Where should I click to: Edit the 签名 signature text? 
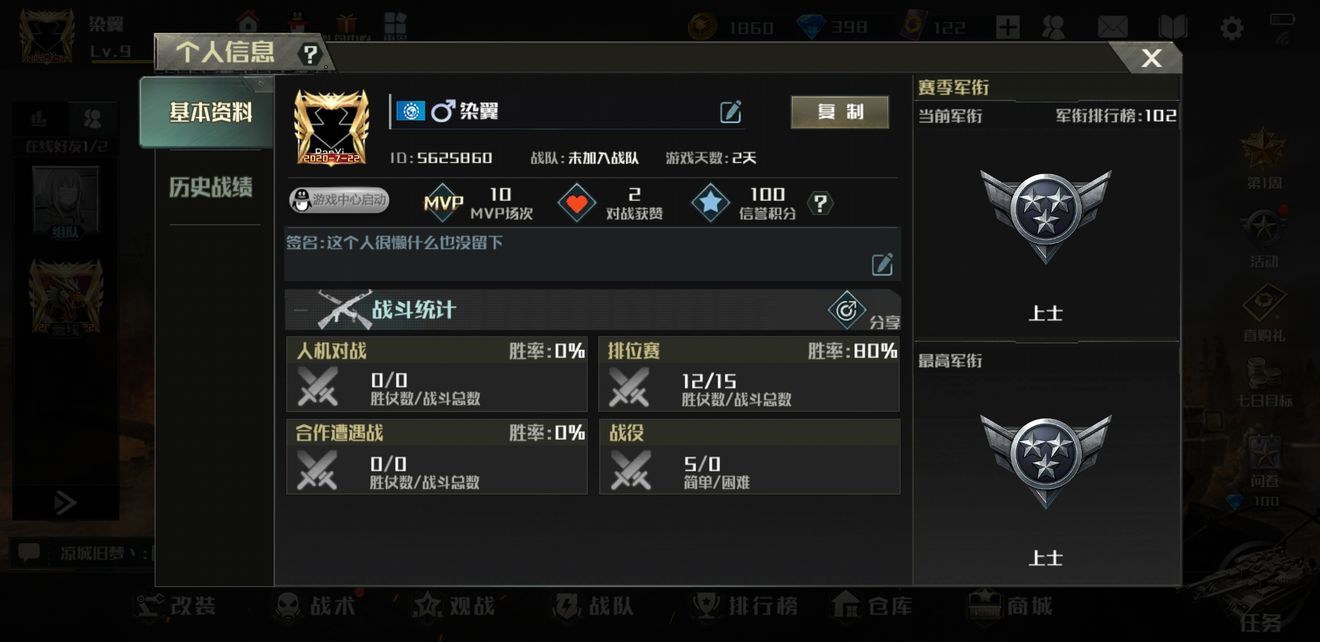click(882, 264)
